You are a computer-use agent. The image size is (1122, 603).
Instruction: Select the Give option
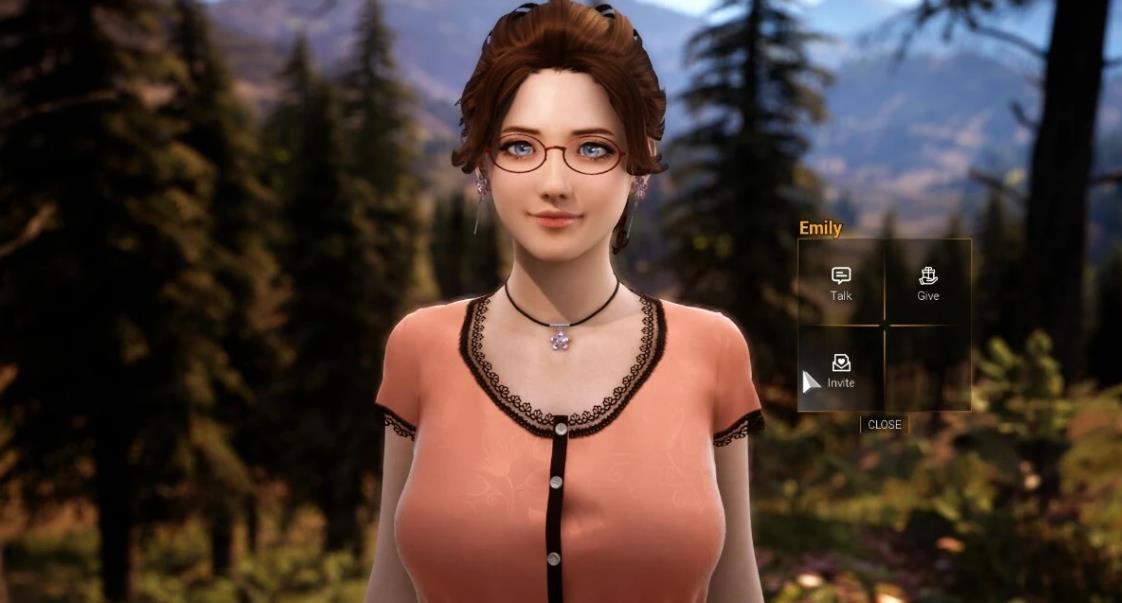point(928,283)
